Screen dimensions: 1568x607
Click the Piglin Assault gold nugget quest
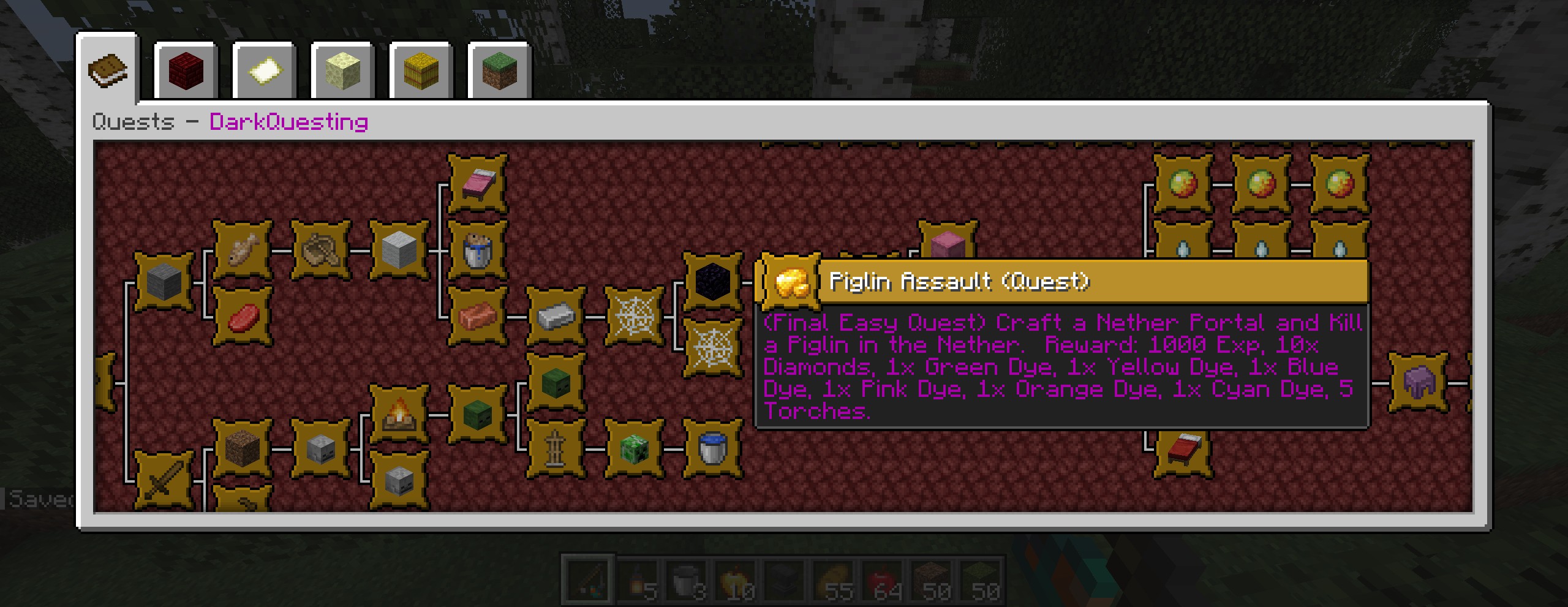coord(790,282)
